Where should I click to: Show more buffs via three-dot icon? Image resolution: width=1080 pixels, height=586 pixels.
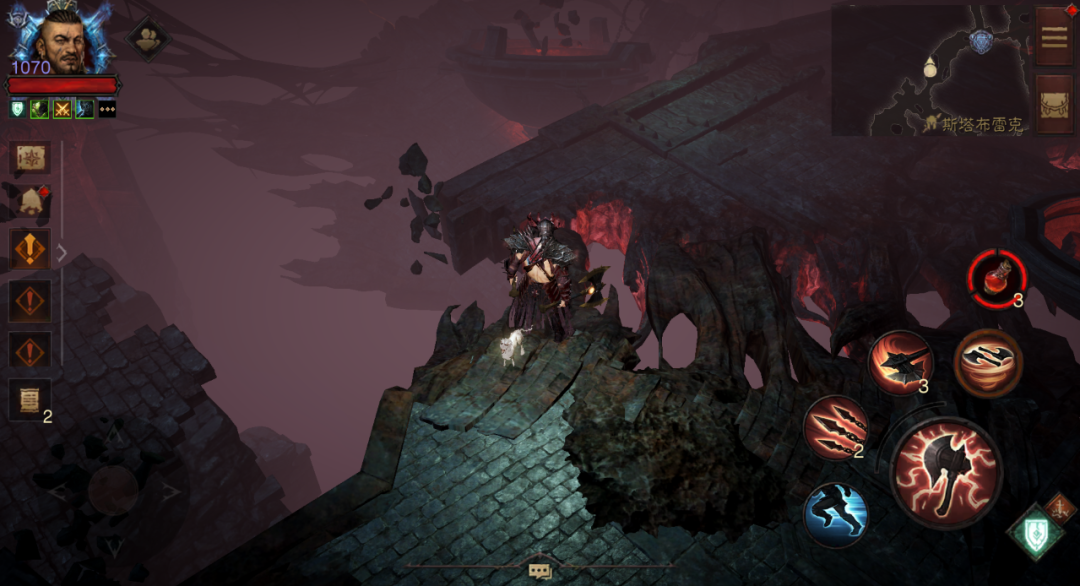click(107, 109)
